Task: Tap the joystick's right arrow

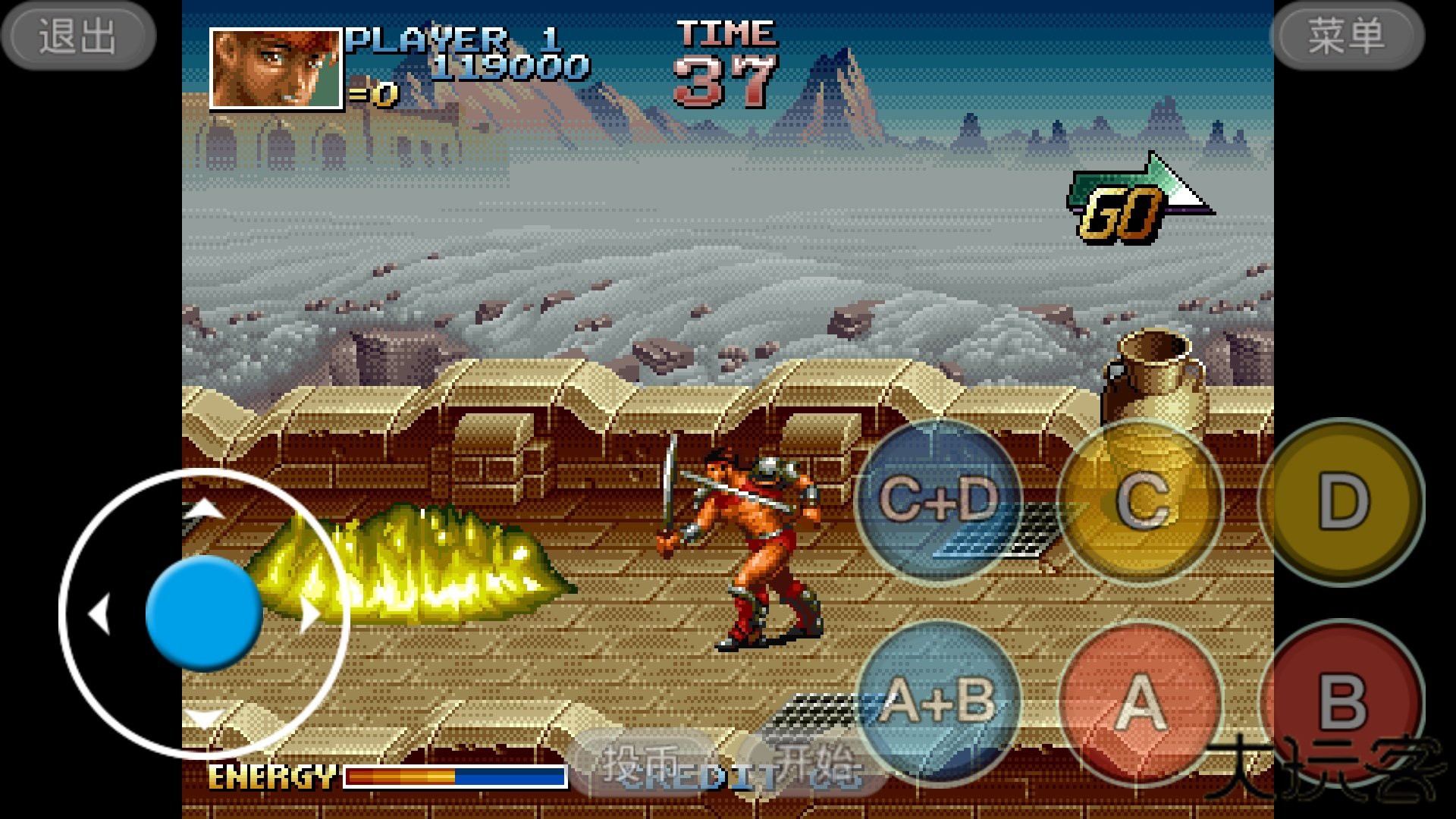Action: point(309,613)
